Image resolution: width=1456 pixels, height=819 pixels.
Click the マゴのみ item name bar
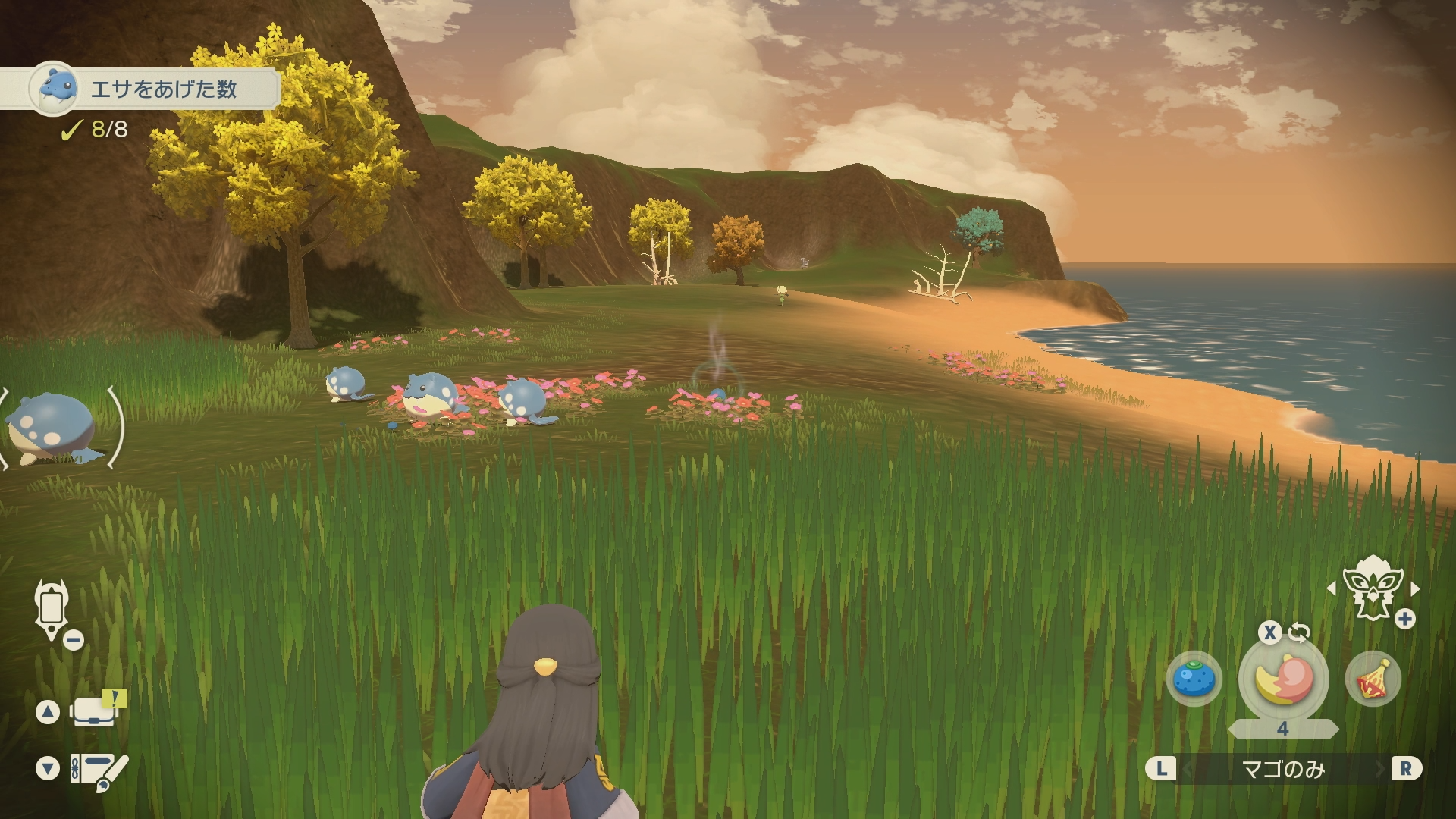coord(1283,770)
